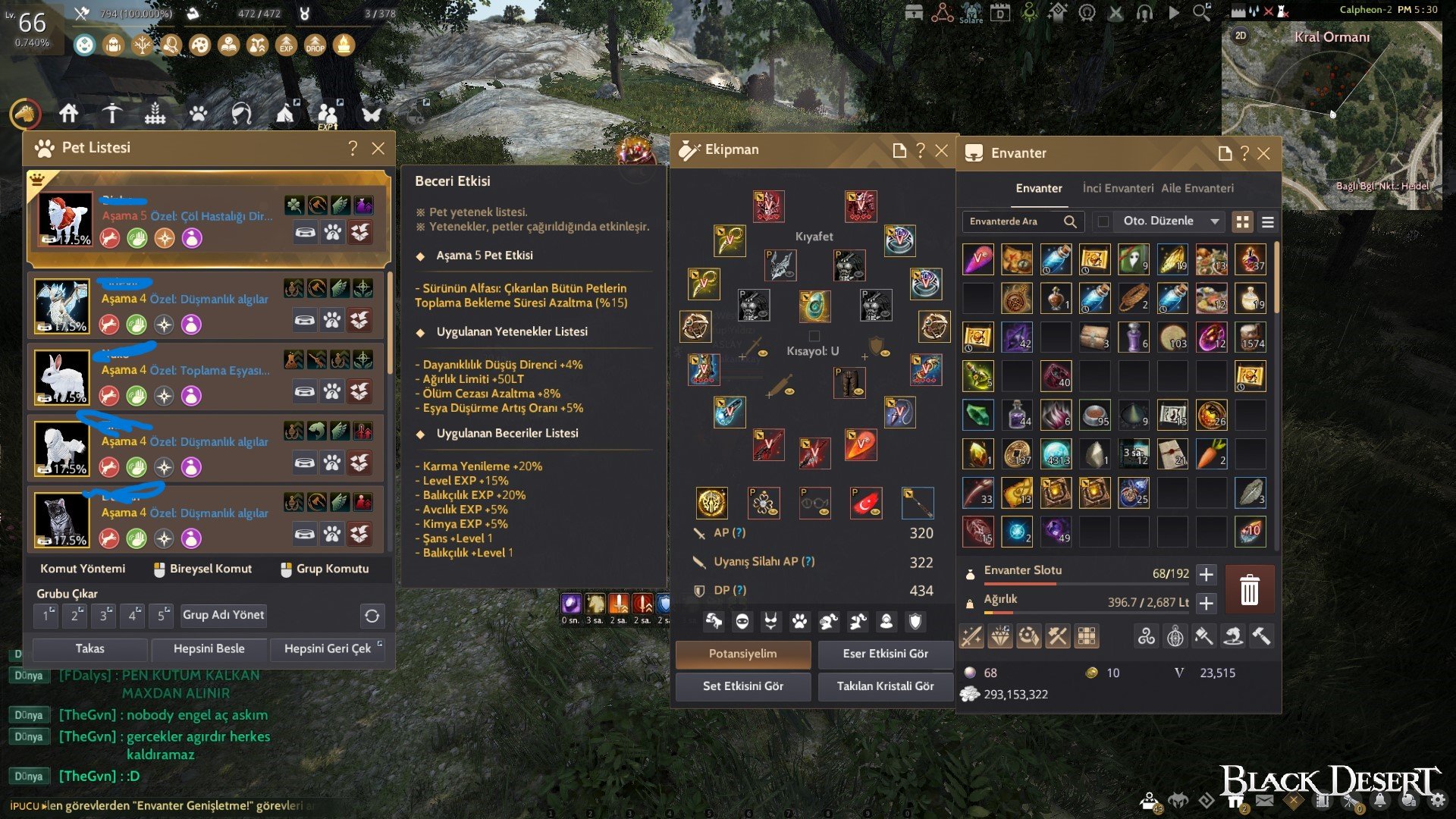Open Grup Adı Yönet

tap(223, 615)
